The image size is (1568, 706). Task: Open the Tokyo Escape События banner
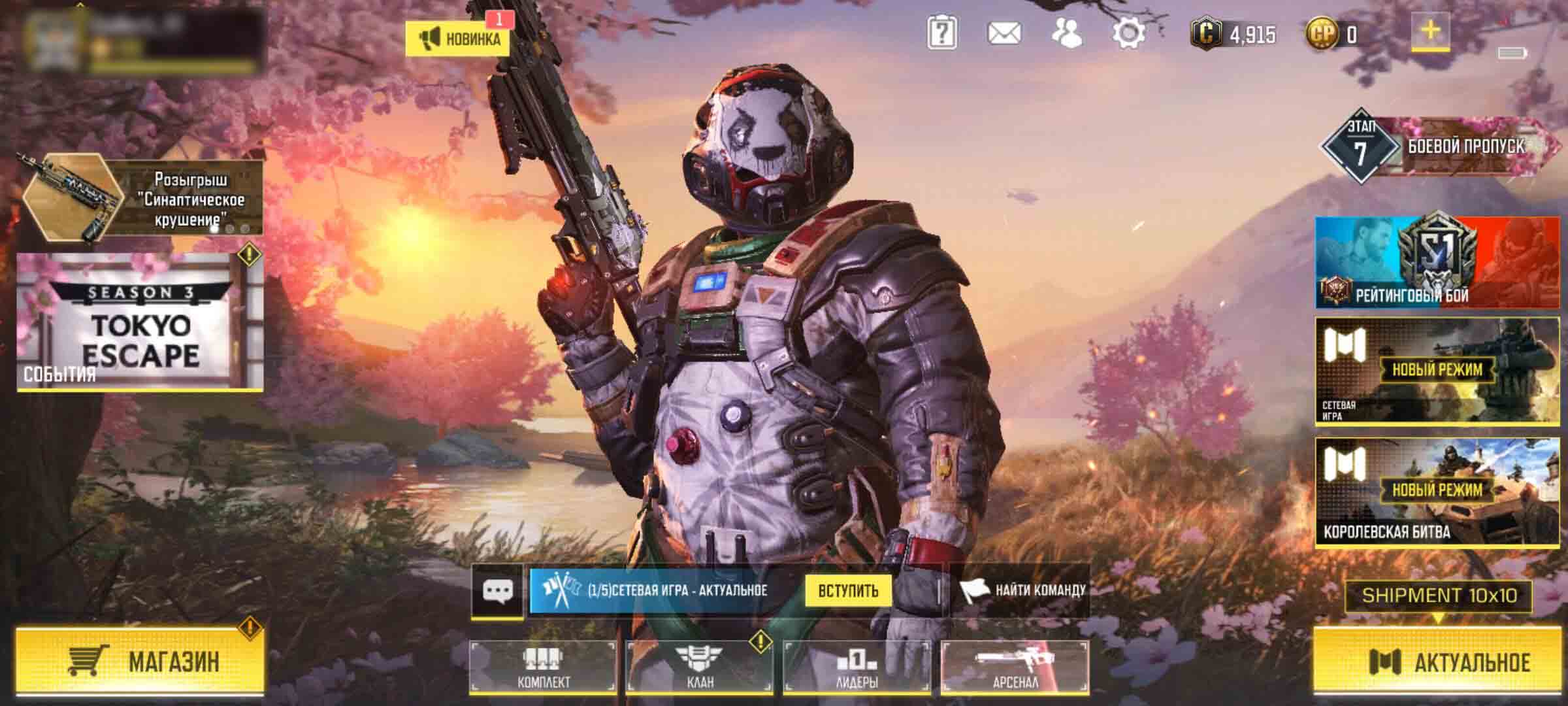(140, 323)
